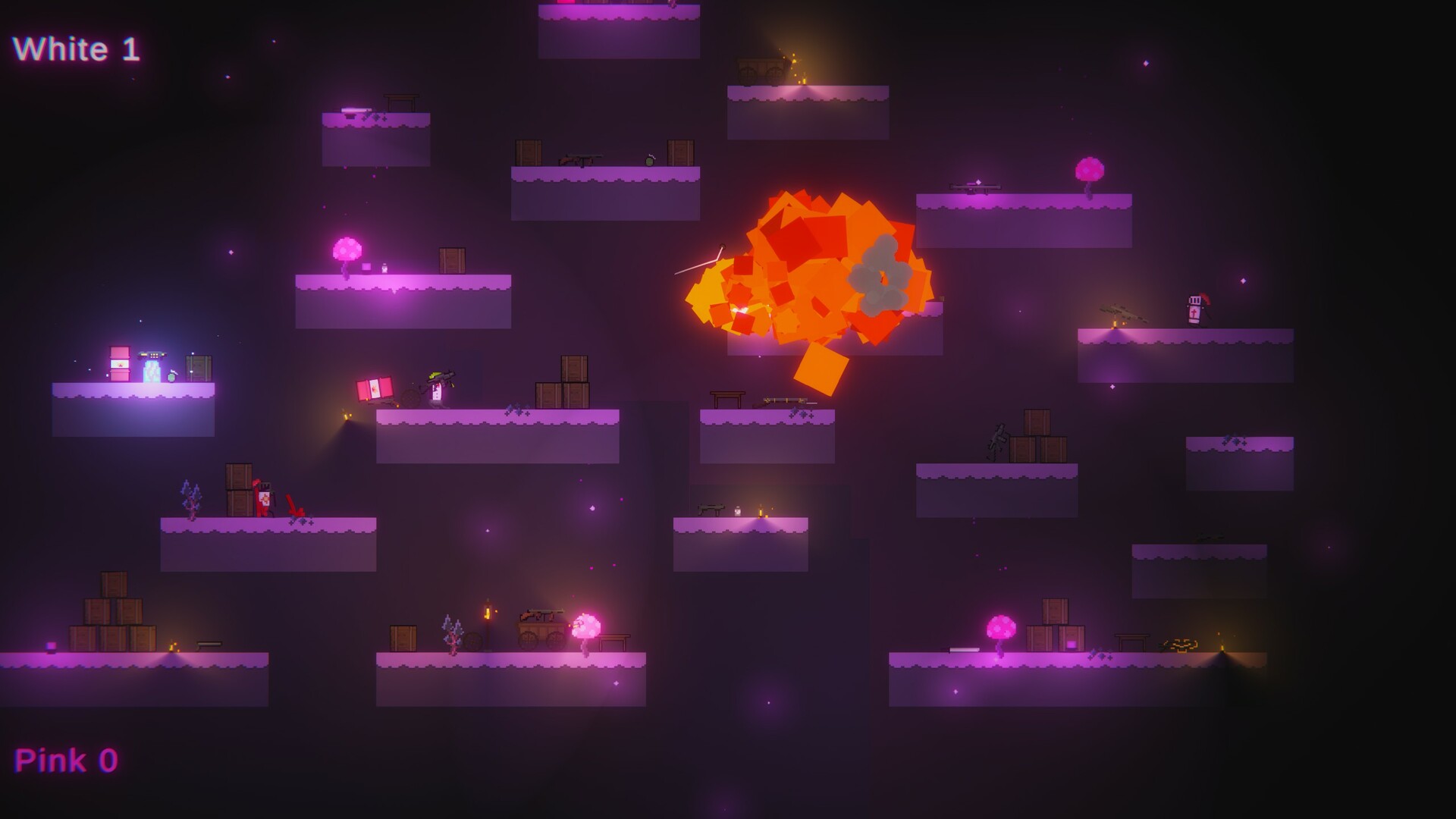
Task: Toggle the glowing blue portal jar on the left
Action: 153,370
